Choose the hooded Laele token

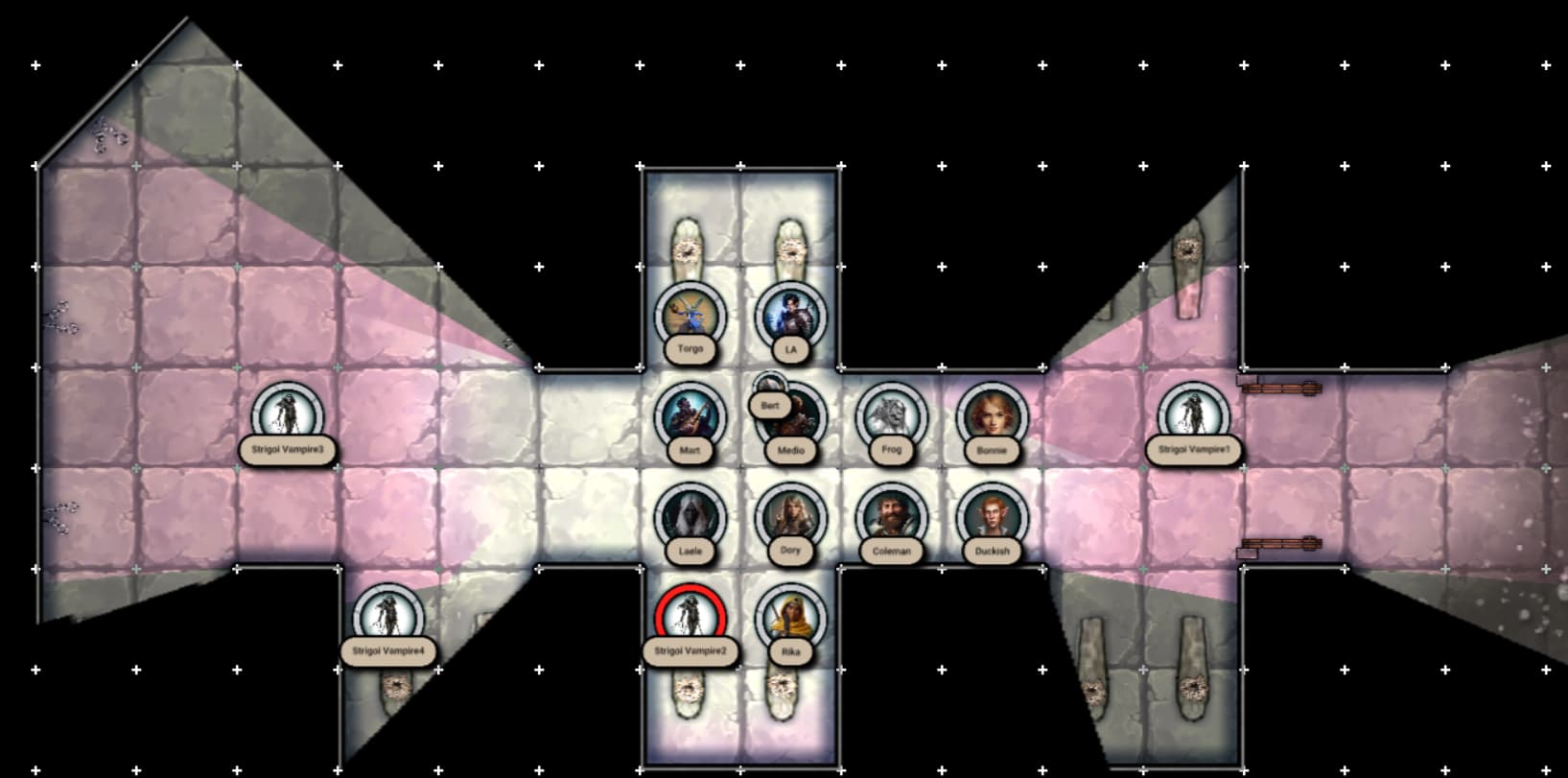pos(690,516)
